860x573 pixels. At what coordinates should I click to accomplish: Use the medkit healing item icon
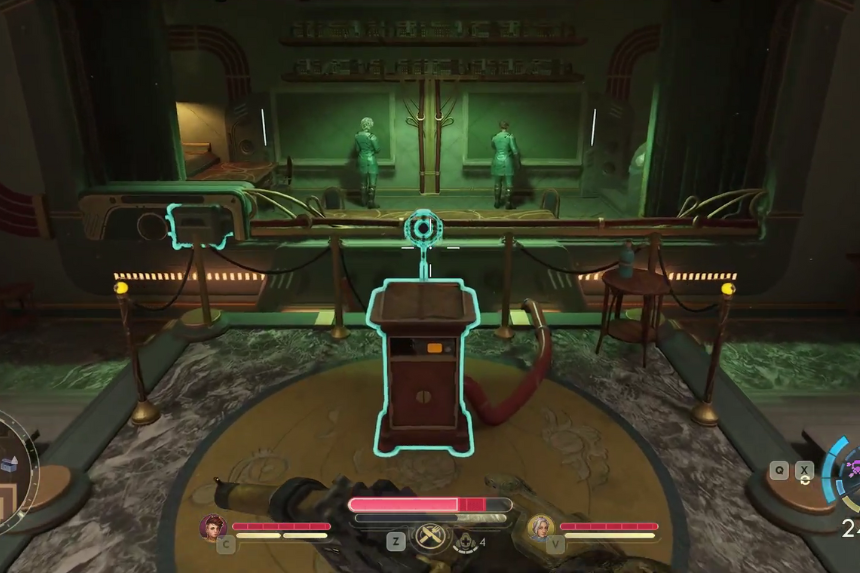click(465, 542)
